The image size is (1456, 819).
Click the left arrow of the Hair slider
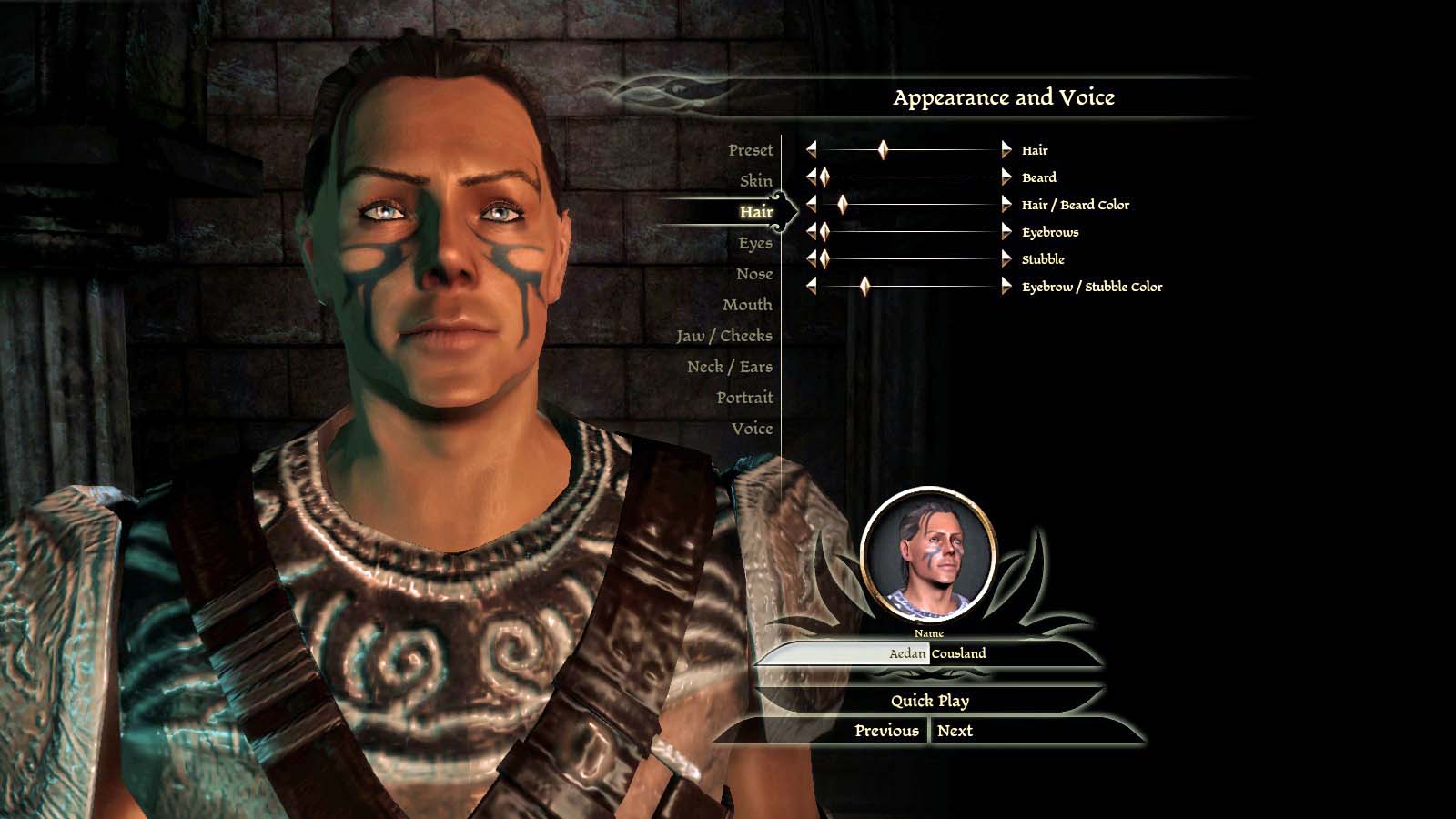point(811,150)
